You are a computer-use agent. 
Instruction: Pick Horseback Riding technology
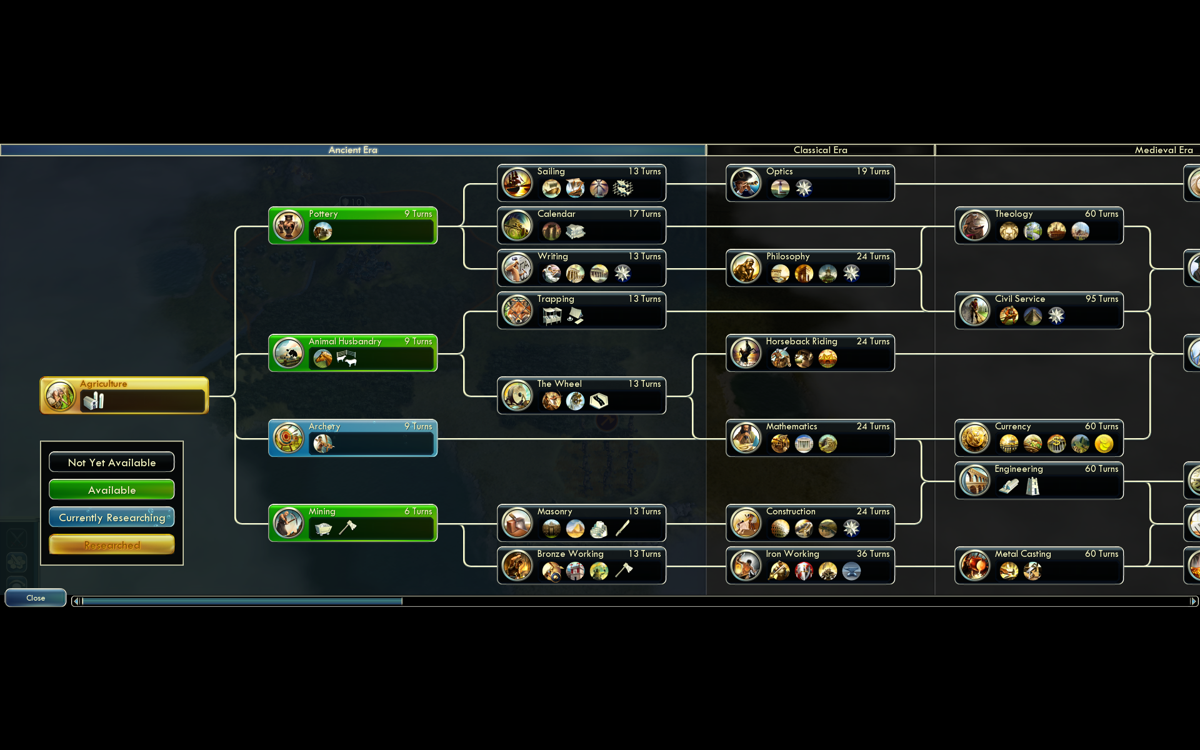[x=810, y=353]
